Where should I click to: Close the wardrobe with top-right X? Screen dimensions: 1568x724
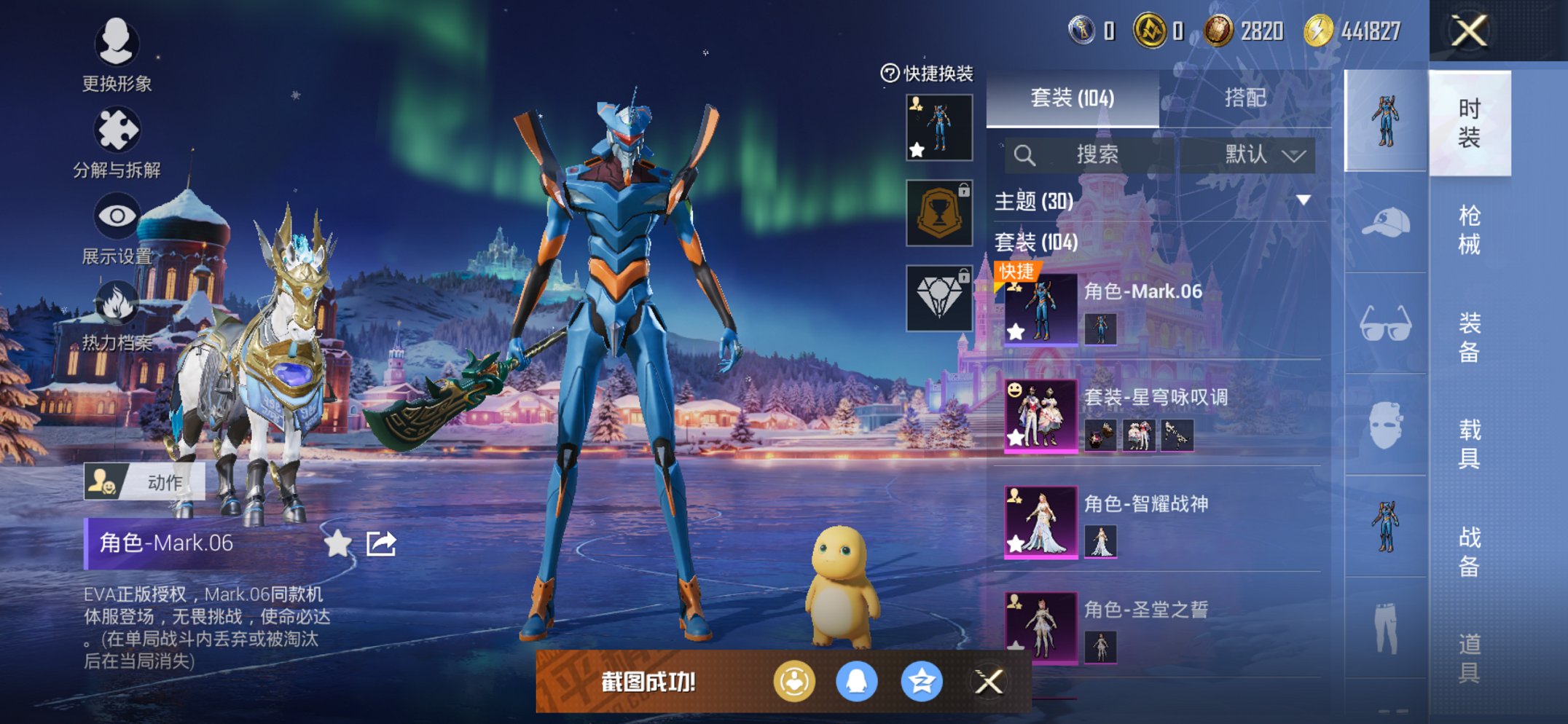(1469, 31)
